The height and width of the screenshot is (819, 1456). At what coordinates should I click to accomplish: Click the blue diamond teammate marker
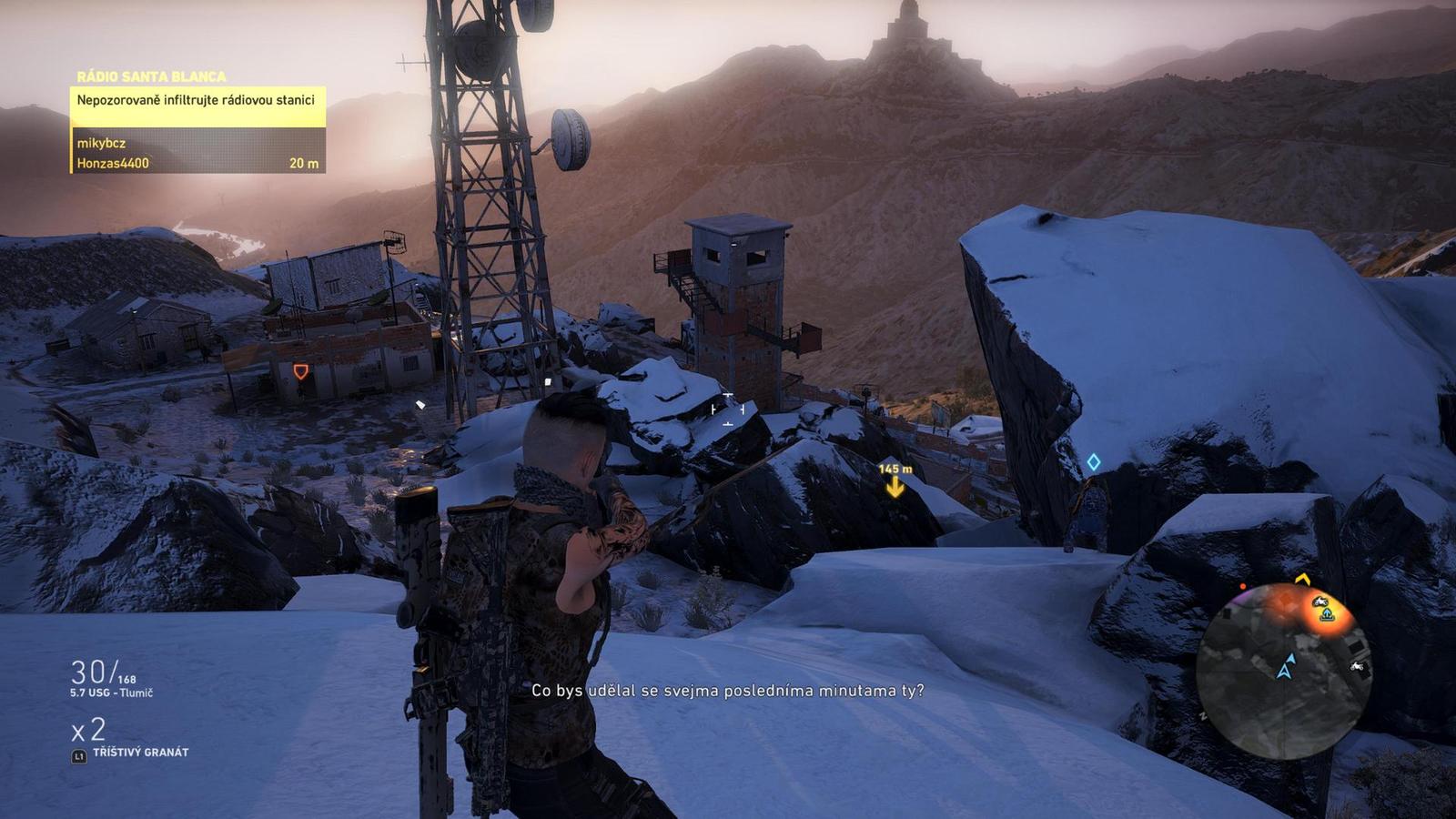[1094, 462]
